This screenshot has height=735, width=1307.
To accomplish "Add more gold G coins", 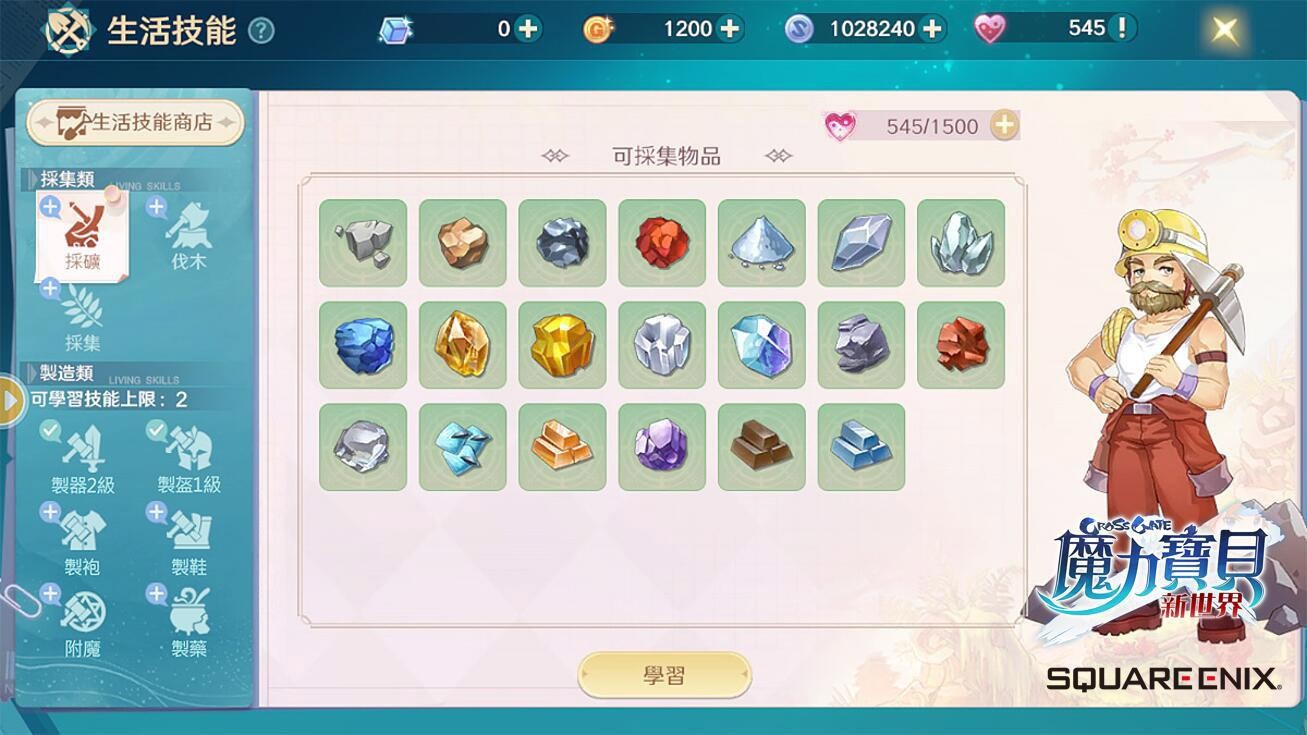I will pos(731,29).
